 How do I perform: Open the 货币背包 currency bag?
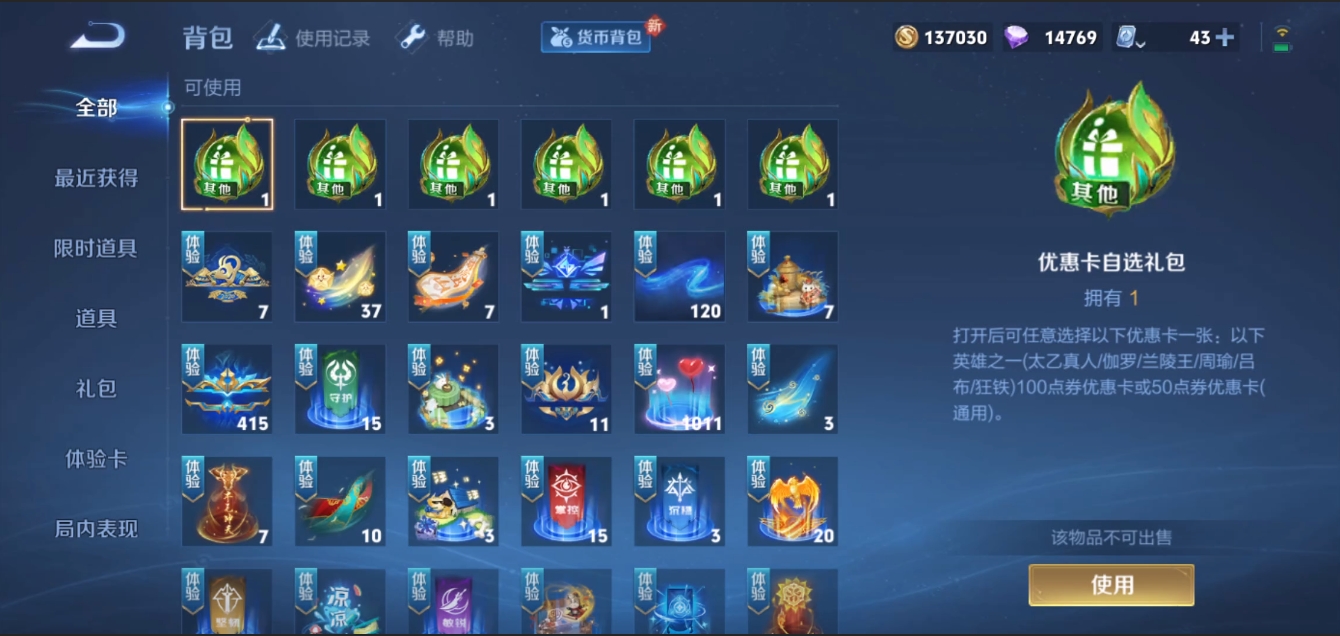(596, 38)
